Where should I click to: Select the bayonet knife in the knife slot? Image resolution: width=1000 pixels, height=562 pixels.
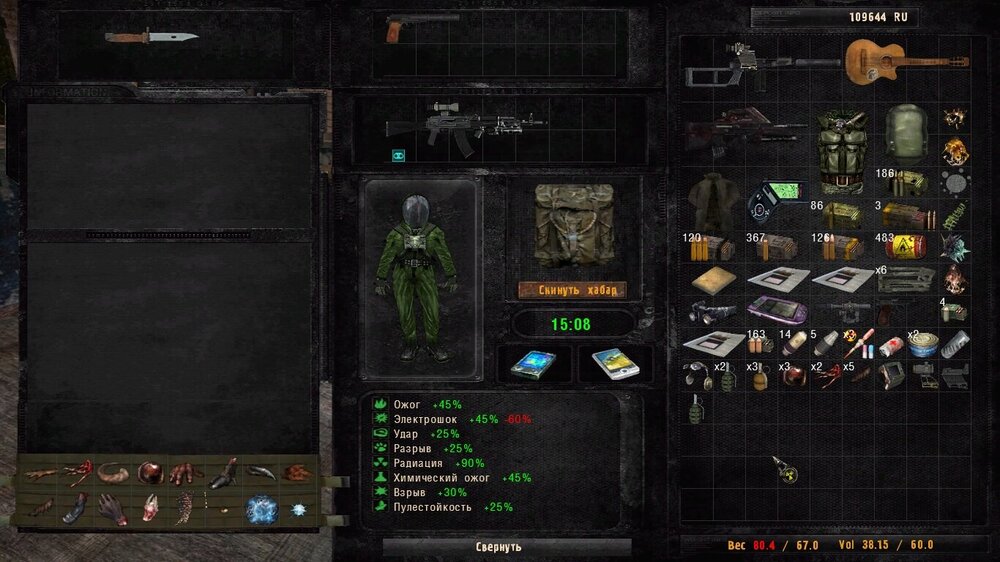click(x=152, y=37)
